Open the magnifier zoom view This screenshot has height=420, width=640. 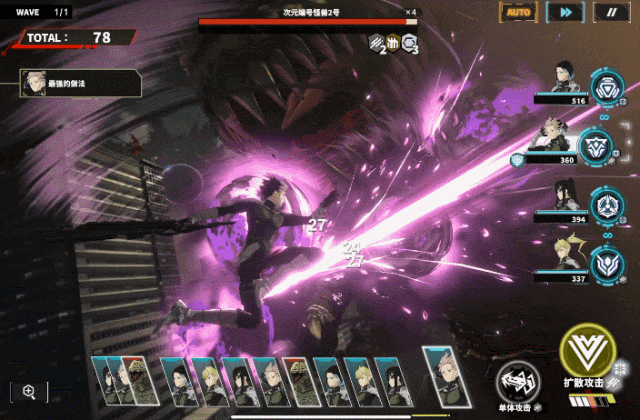(29, 392)
